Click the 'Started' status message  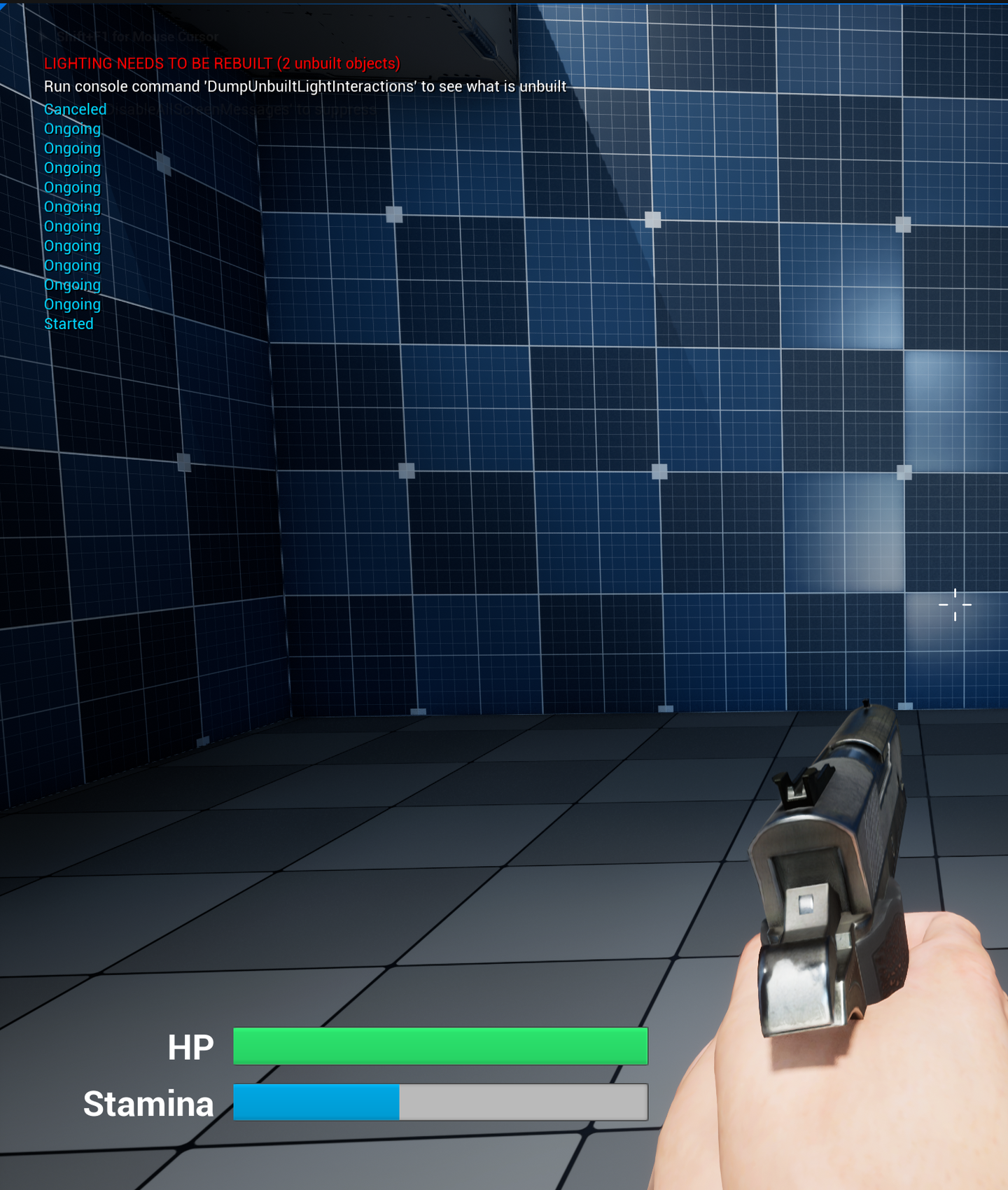(69, 324)
